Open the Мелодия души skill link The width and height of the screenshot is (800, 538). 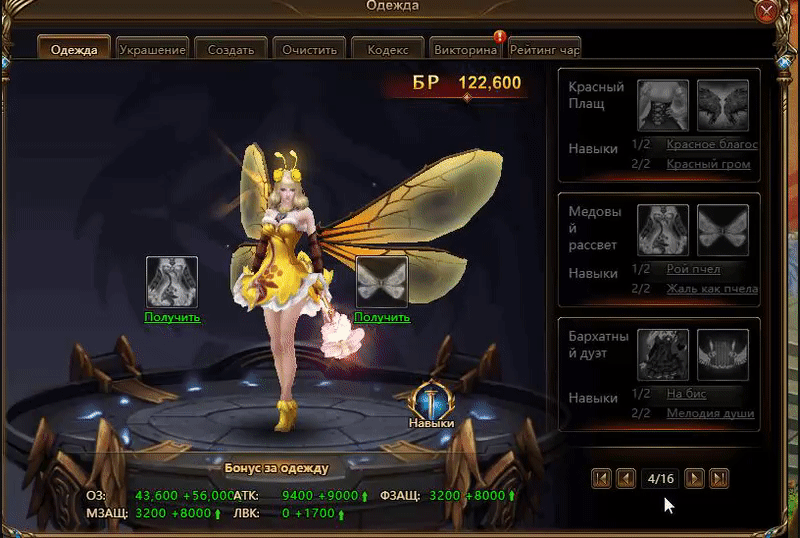pyautogui.click(x=710, y=413)
